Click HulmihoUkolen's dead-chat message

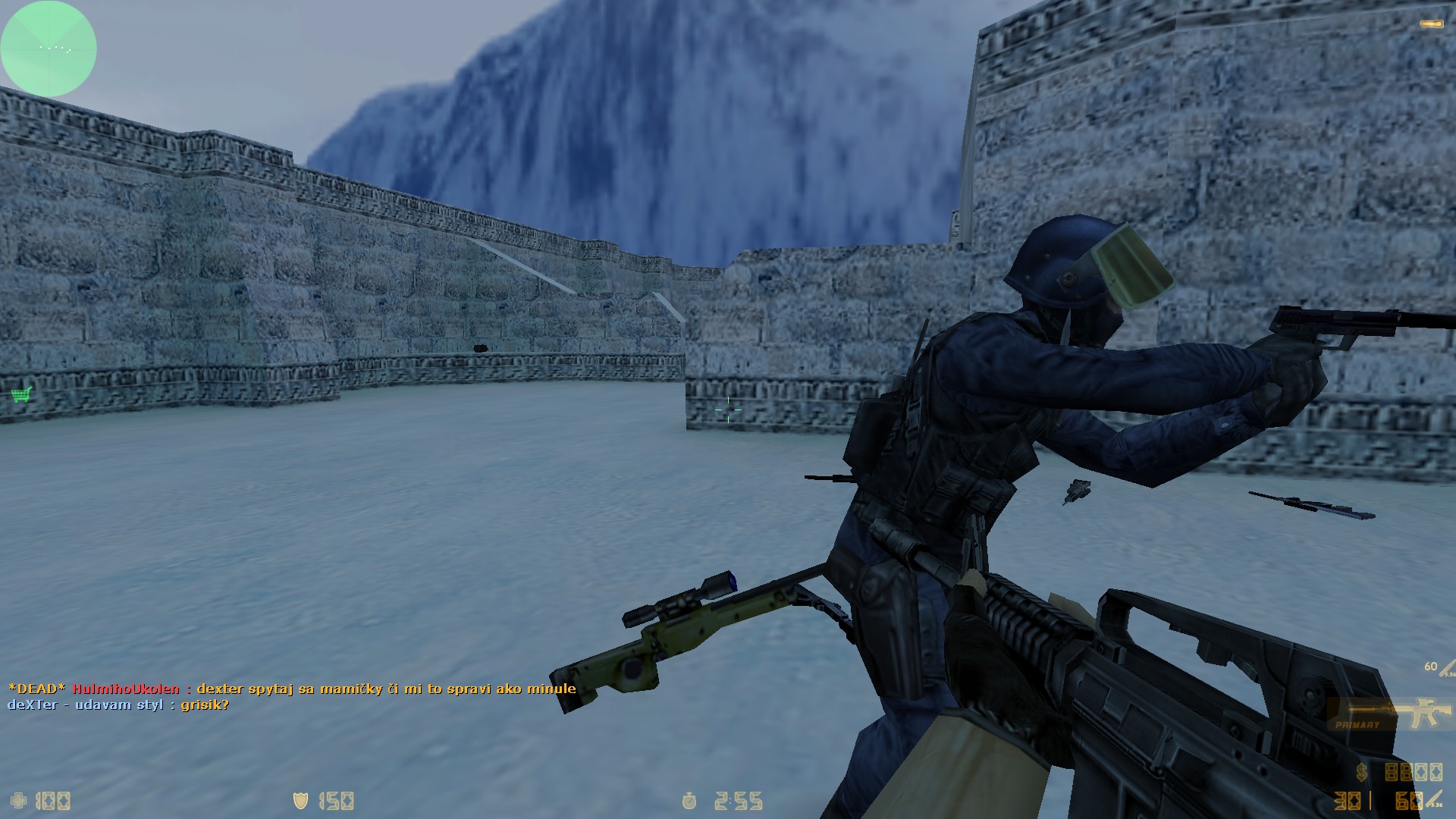click(x=292, y=689)
